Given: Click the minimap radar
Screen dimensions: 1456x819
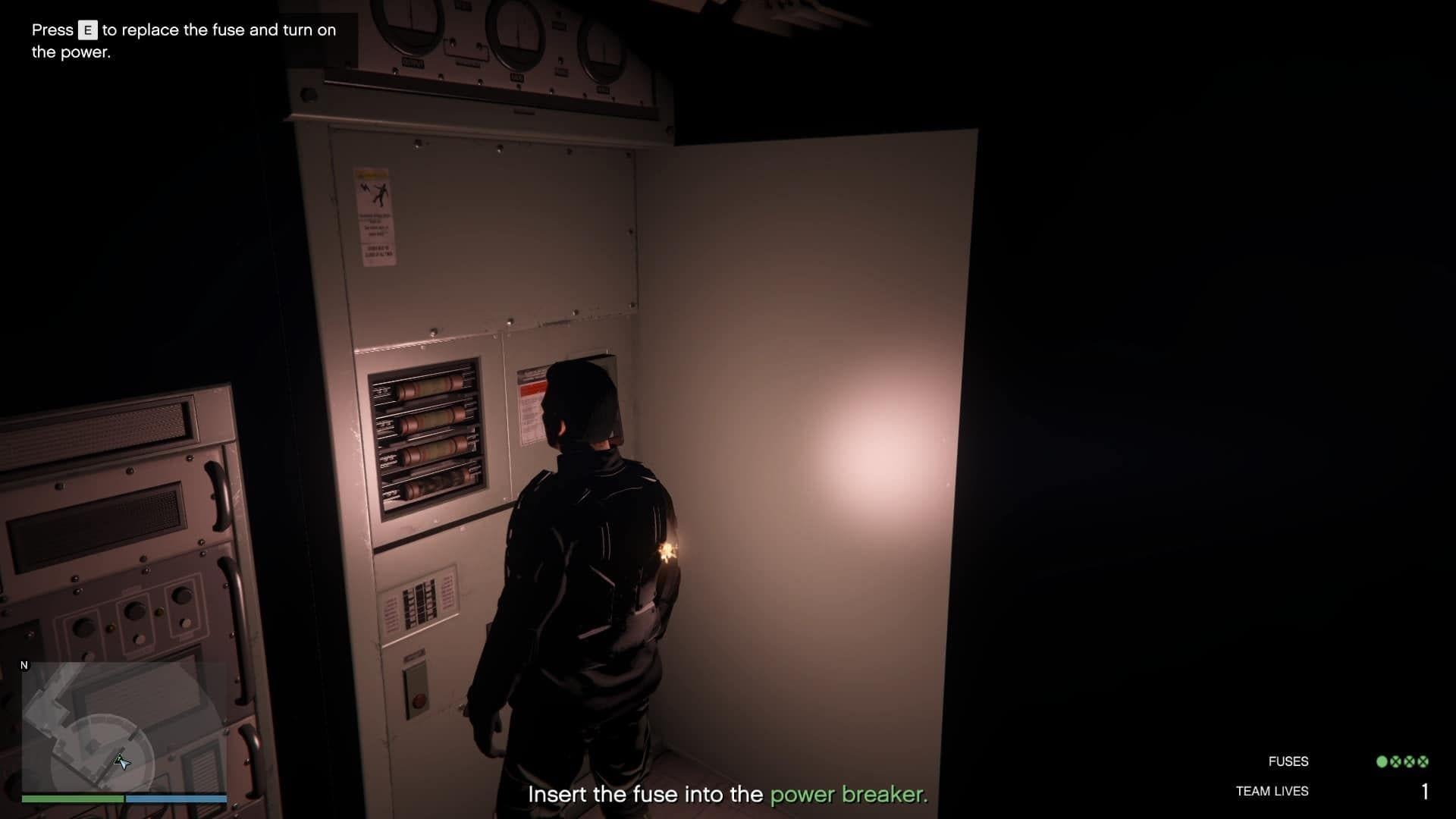Looking at the screenshot, I should click(x=124, y=726).
